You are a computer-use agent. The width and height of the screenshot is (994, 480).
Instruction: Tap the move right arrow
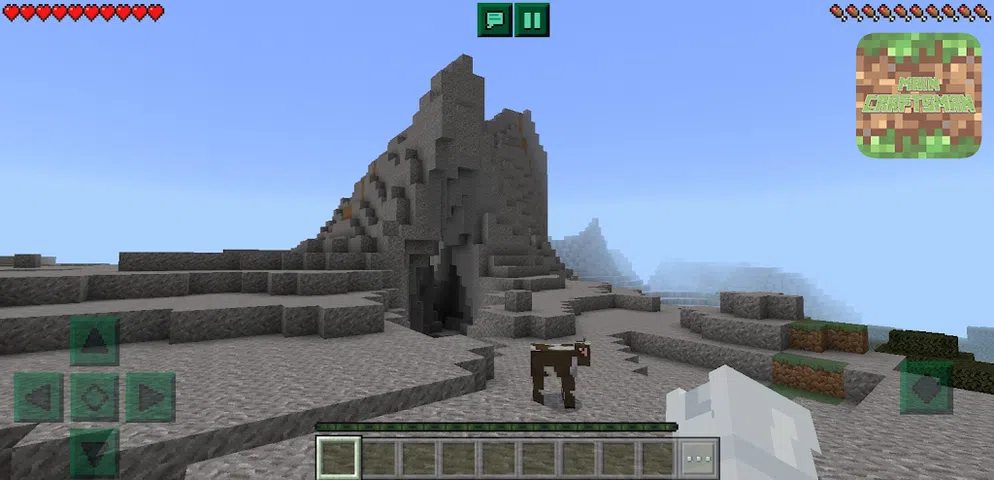(151, 397)
